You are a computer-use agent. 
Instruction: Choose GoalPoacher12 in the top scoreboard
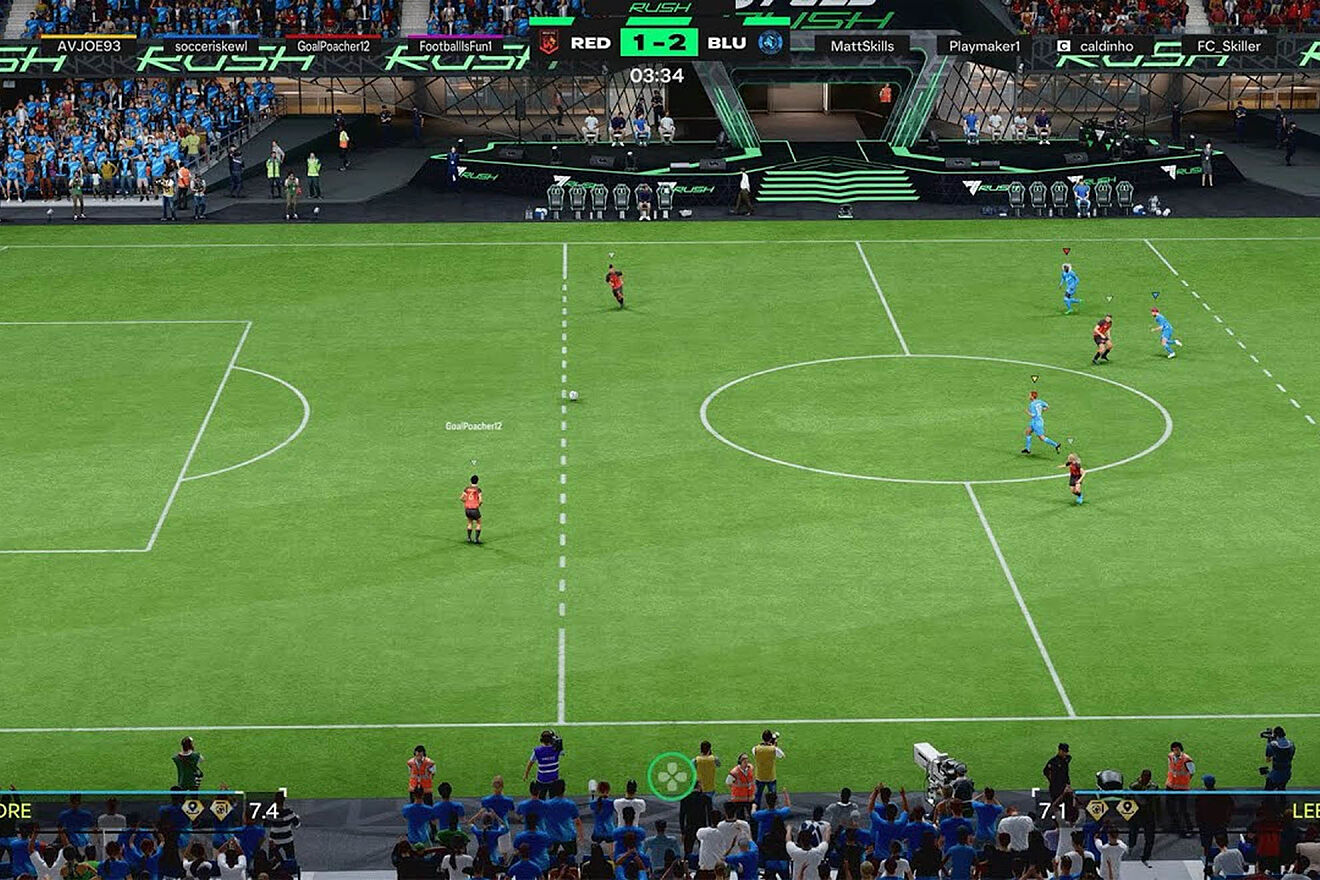pos(333,46)
